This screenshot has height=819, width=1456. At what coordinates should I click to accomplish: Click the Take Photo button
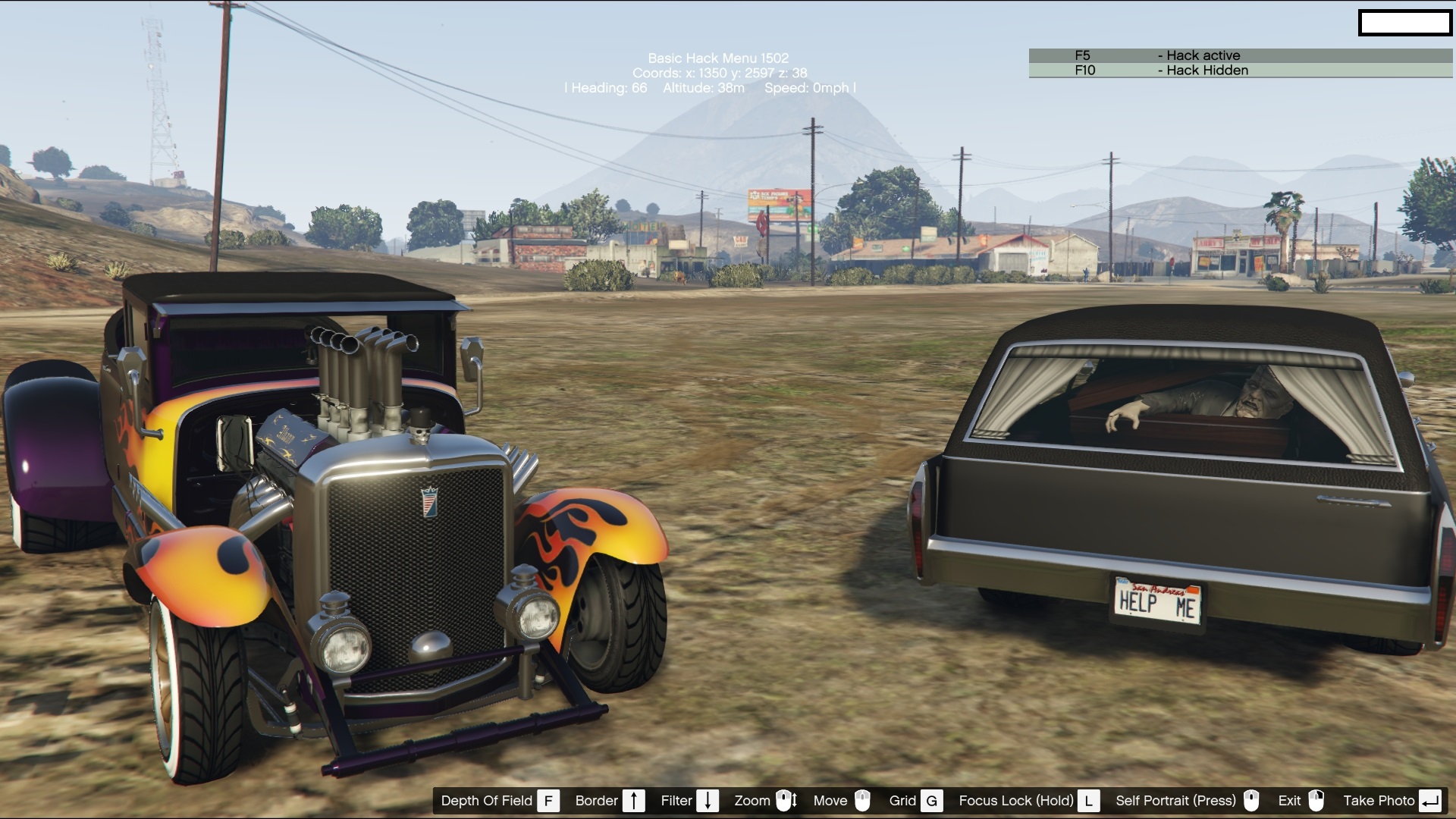[1391, 801]
